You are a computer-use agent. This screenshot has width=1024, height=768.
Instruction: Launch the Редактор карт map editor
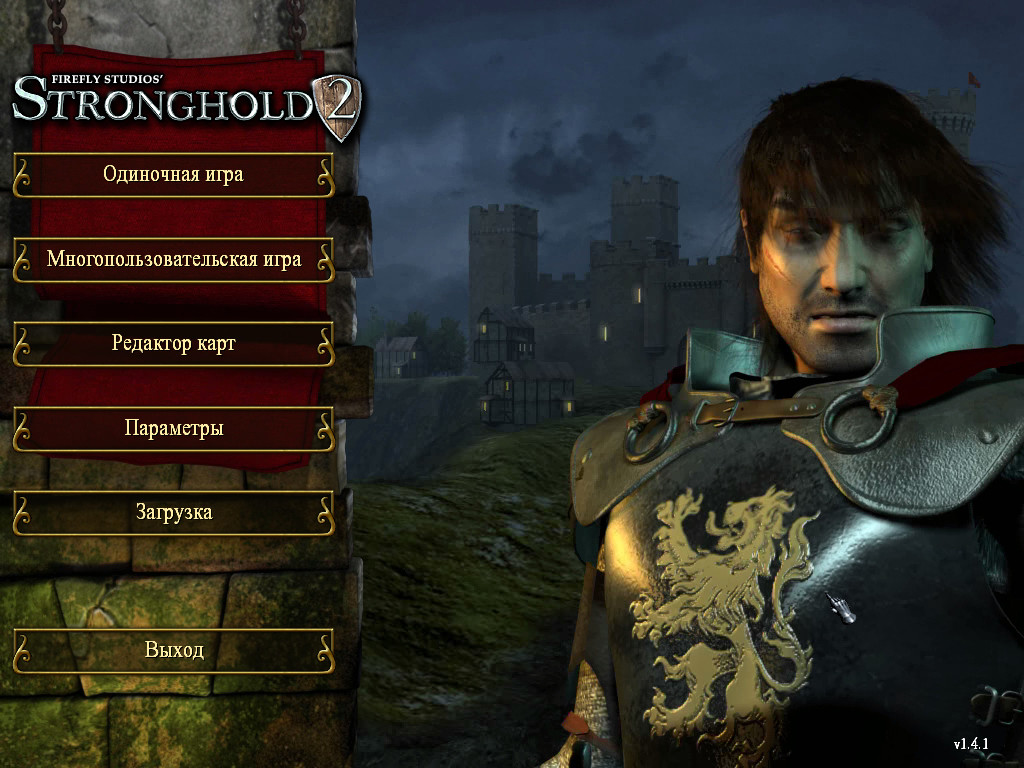coord(173,344)
